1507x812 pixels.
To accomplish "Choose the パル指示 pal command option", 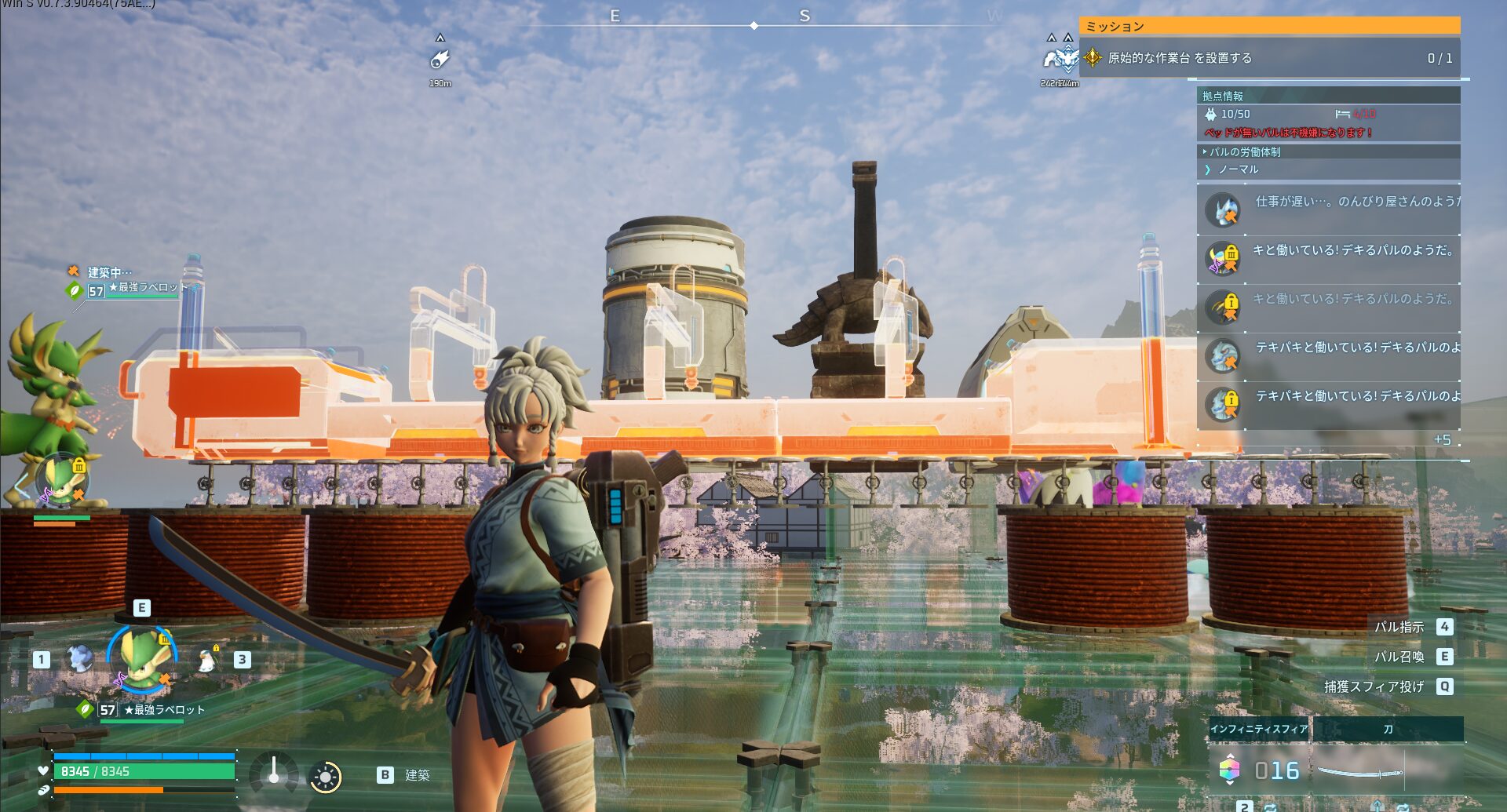I will 1399,627.
